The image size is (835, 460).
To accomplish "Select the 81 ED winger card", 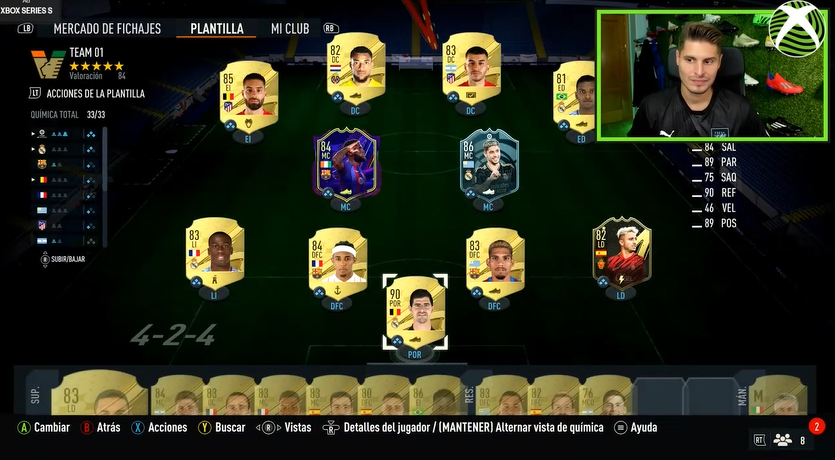I will (x=577, y=93).
